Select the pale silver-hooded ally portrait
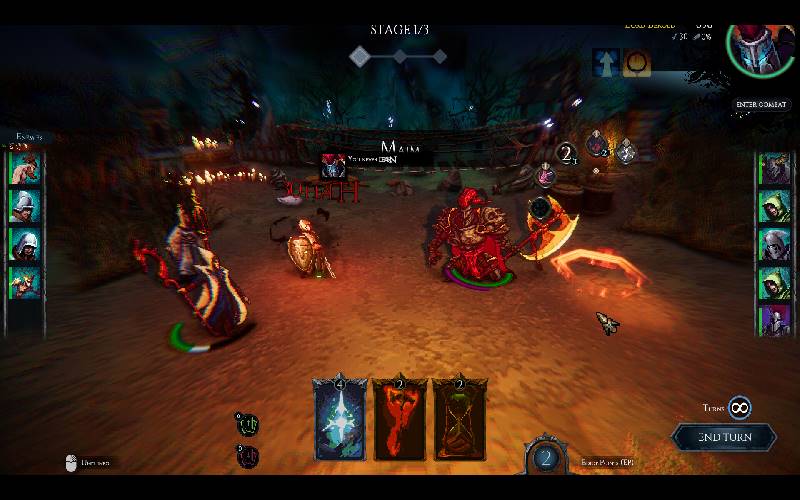This screenshot has height=500, width=800. pos(774,245)
